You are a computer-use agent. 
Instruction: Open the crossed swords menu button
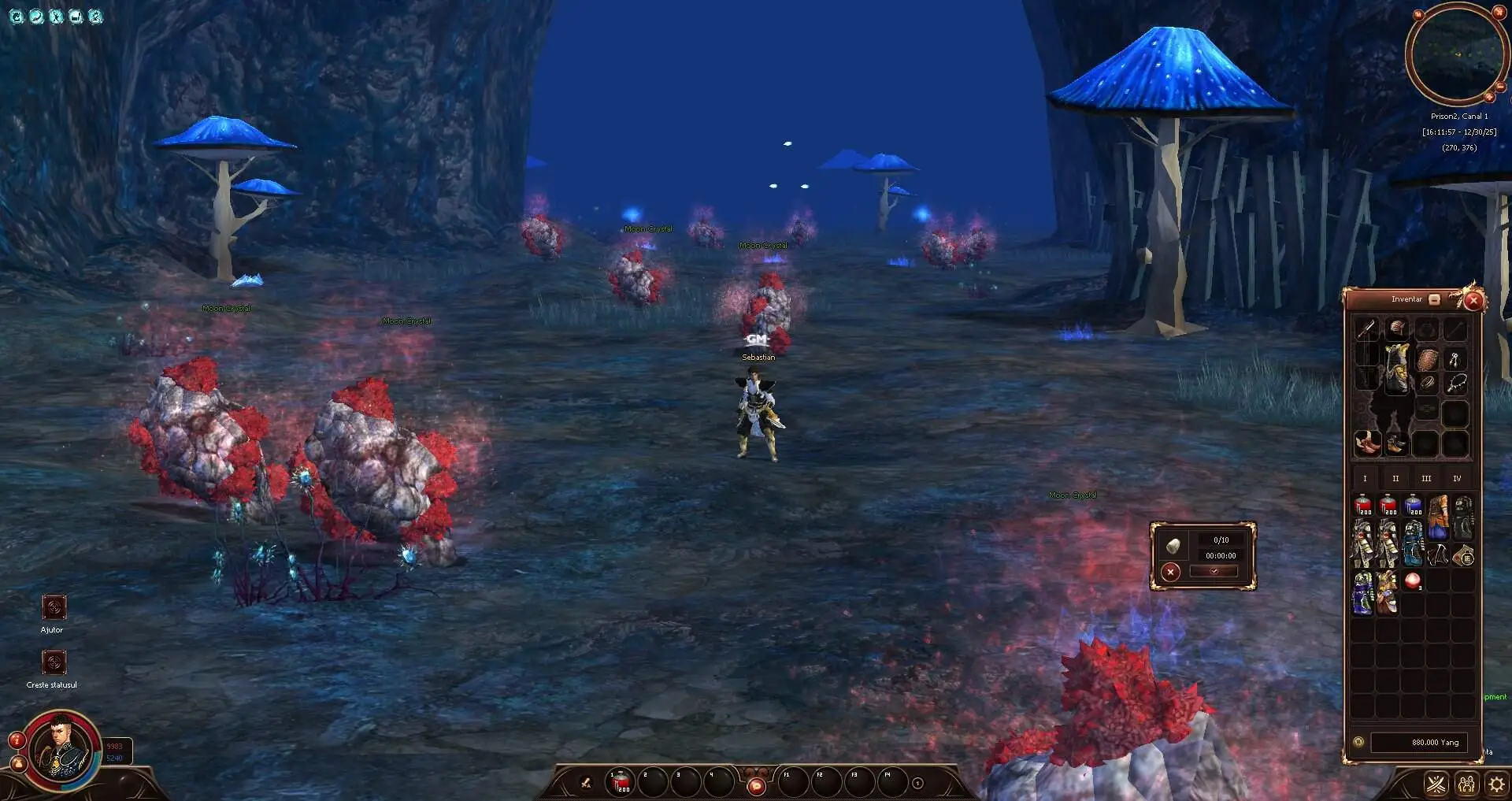(1436, 784)
